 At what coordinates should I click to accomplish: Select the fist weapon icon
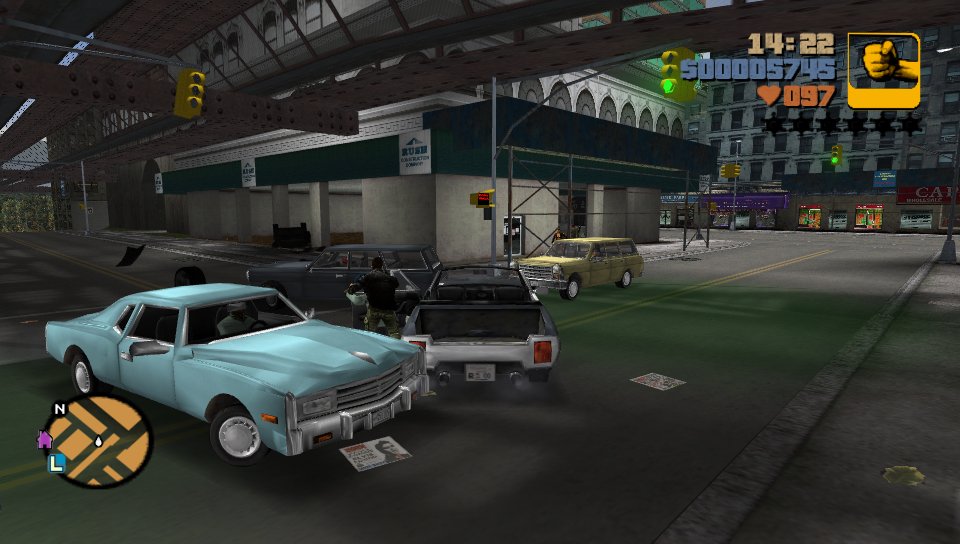pyautogui.click(x=883, y=70)
